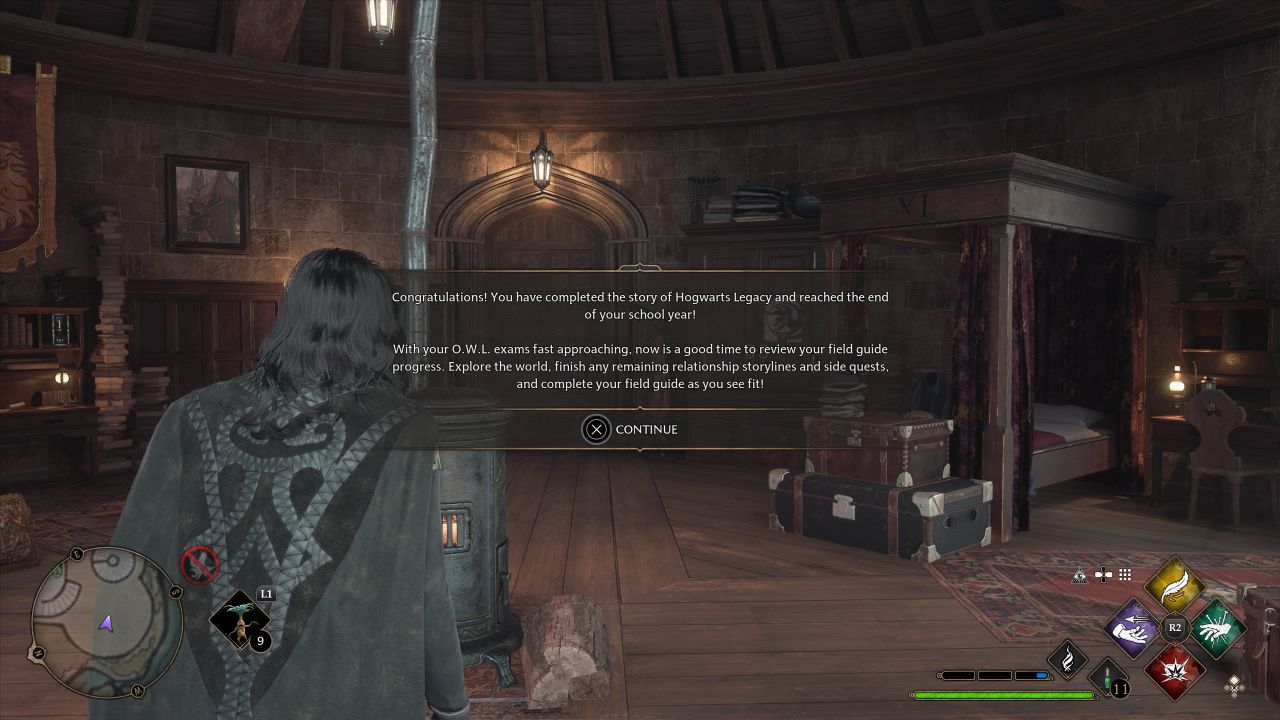Cast the yellow feather levitation spell
This screenshot has height=720, width=1280.
coord(1174,584)
